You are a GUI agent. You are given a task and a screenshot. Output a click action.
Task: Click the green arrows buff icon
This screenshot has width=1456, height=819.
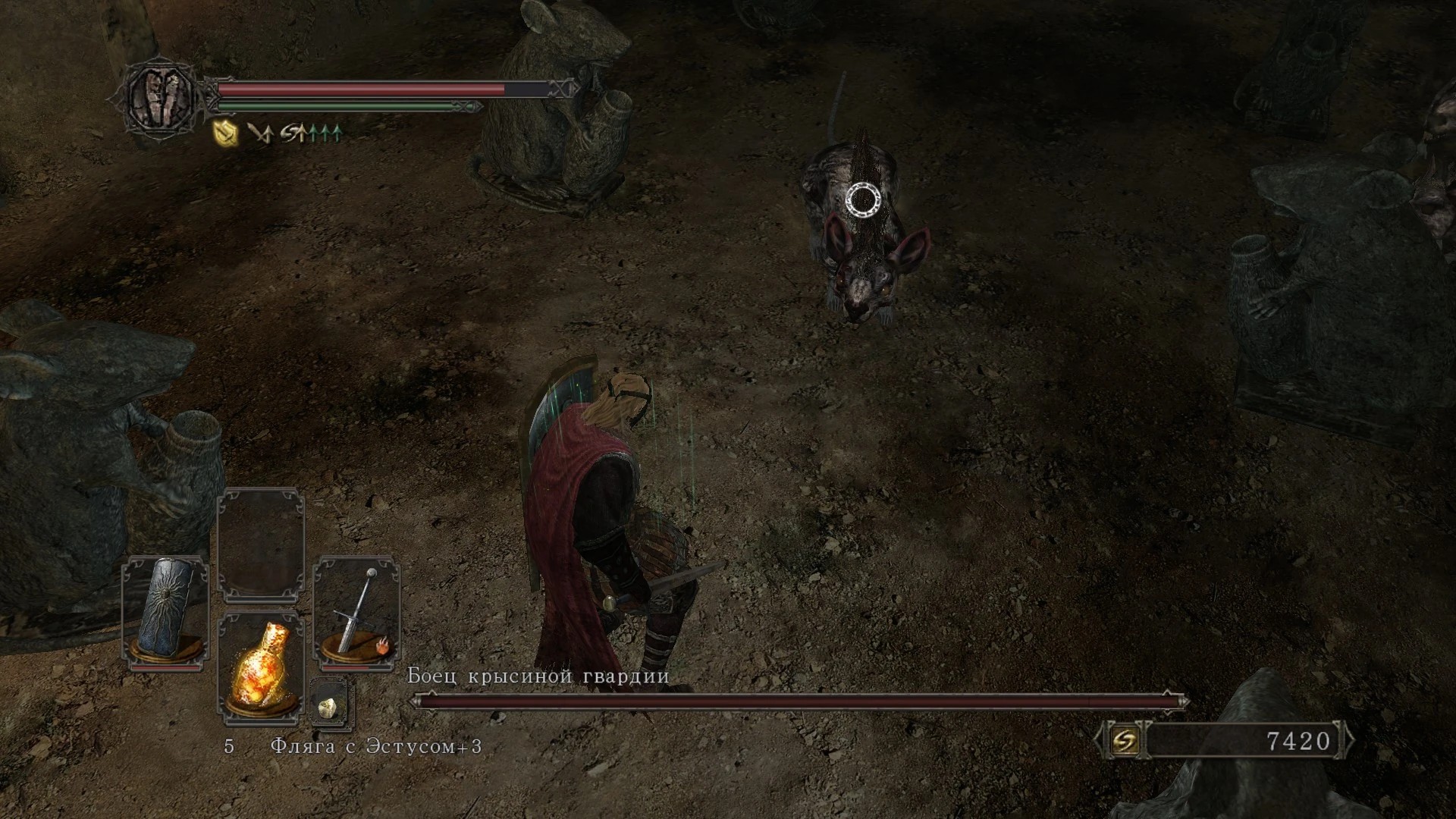[x=312, y=134]
